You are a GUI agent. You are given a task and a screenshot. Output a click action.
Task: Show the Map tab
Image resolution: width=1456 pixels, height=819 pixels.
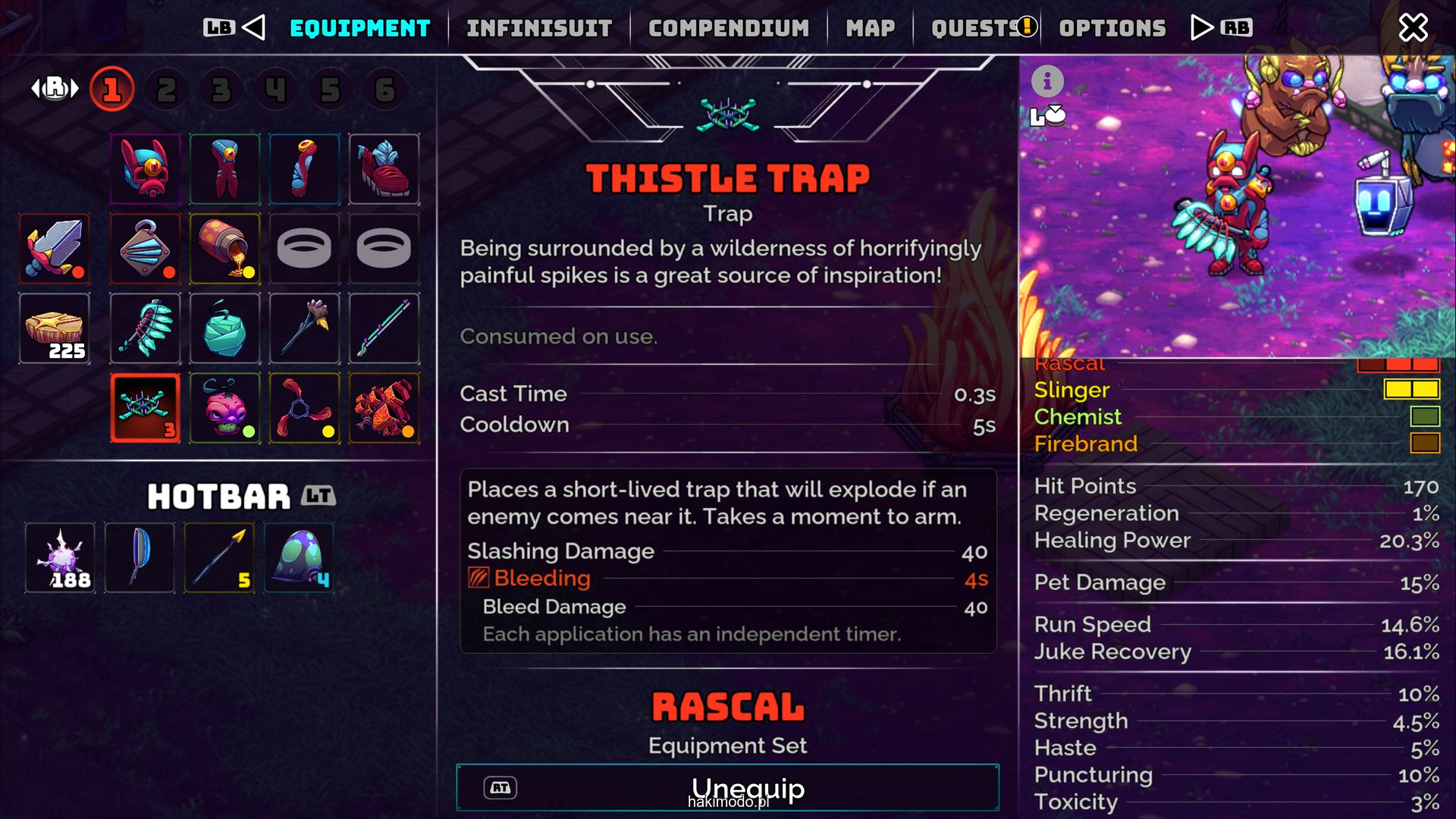[x=870, y=28]
